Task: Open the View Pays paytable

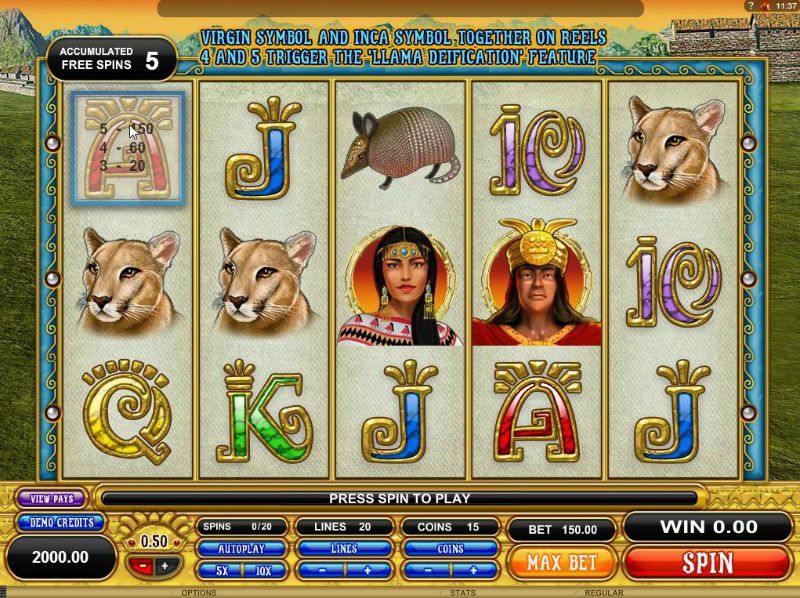Action: (x=52, y=498)
